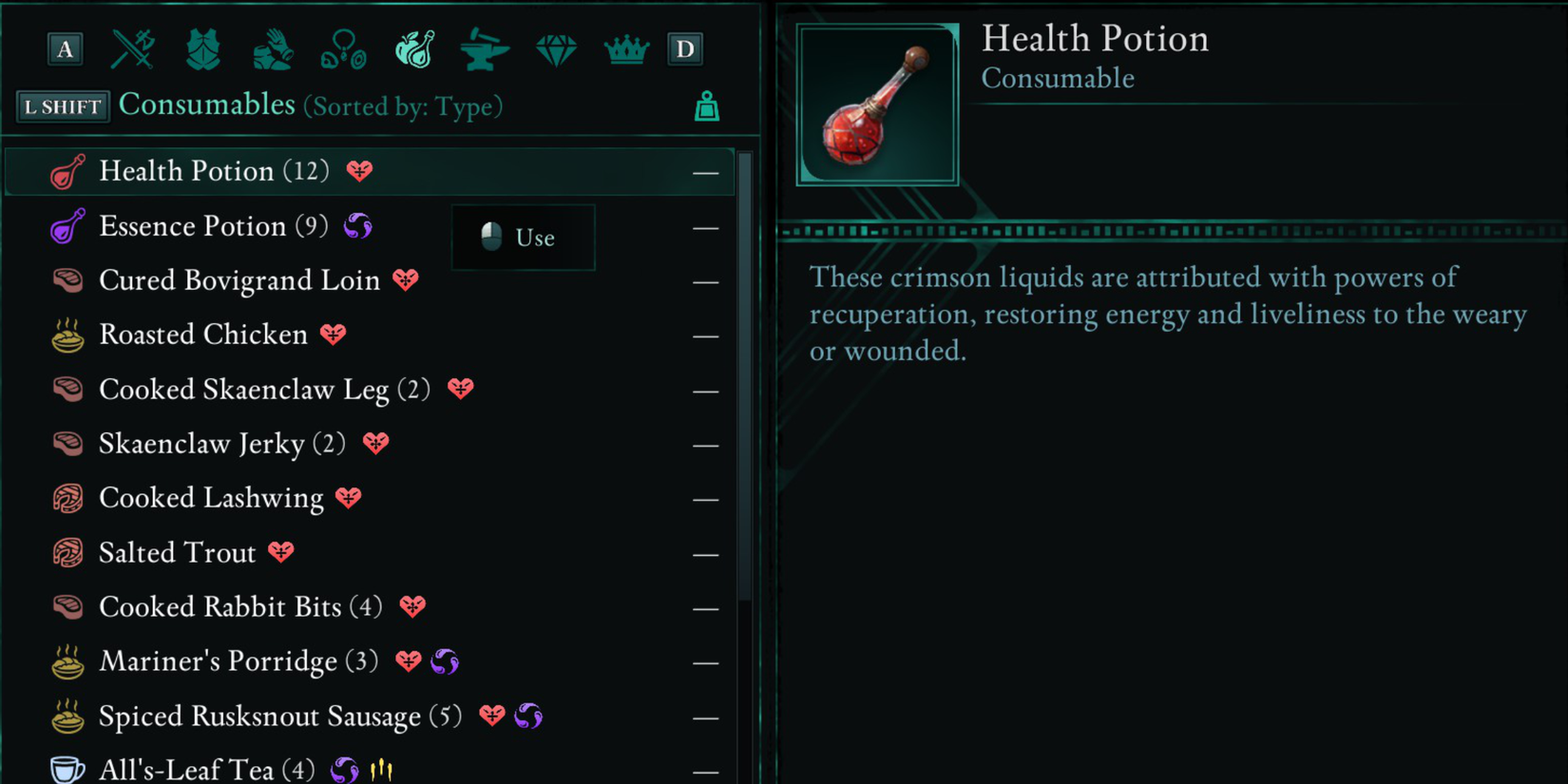Select the gloves category filter icon

coord(273,49)
